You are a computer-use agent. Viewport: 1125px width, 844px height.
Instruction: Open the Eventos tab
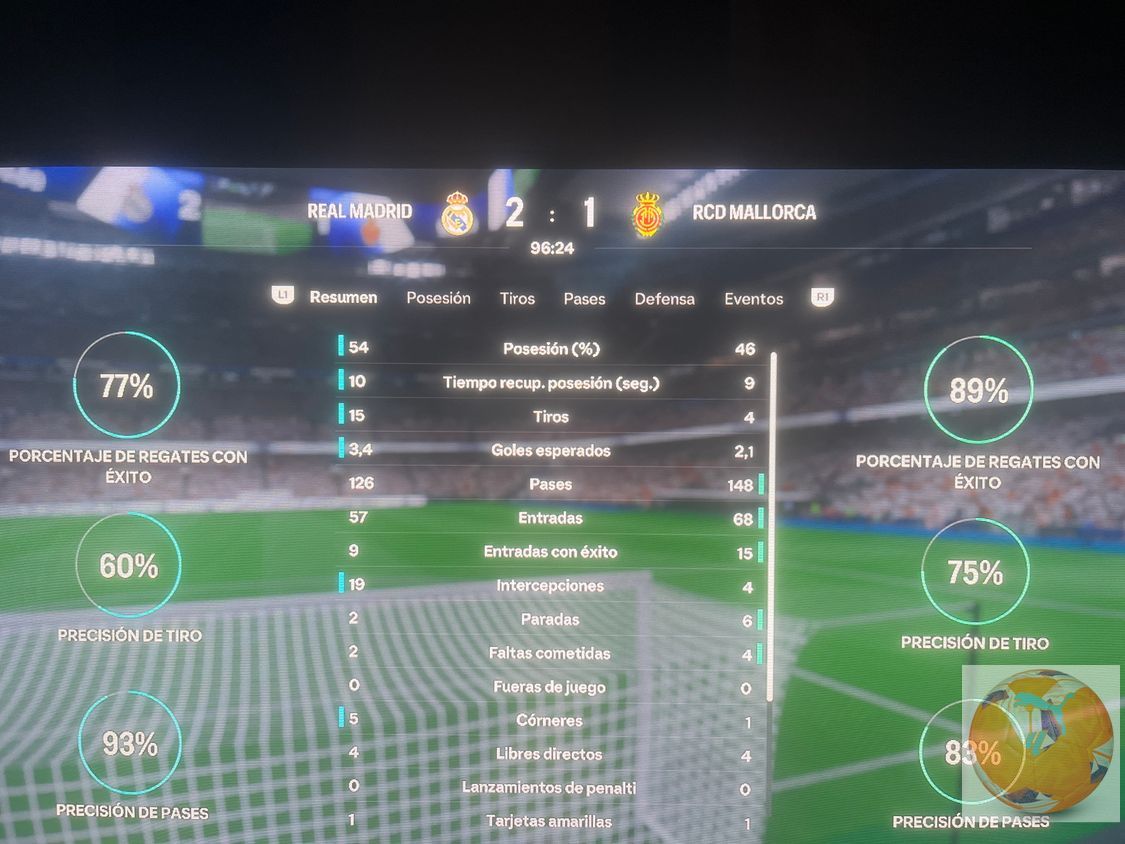[754, 299]
